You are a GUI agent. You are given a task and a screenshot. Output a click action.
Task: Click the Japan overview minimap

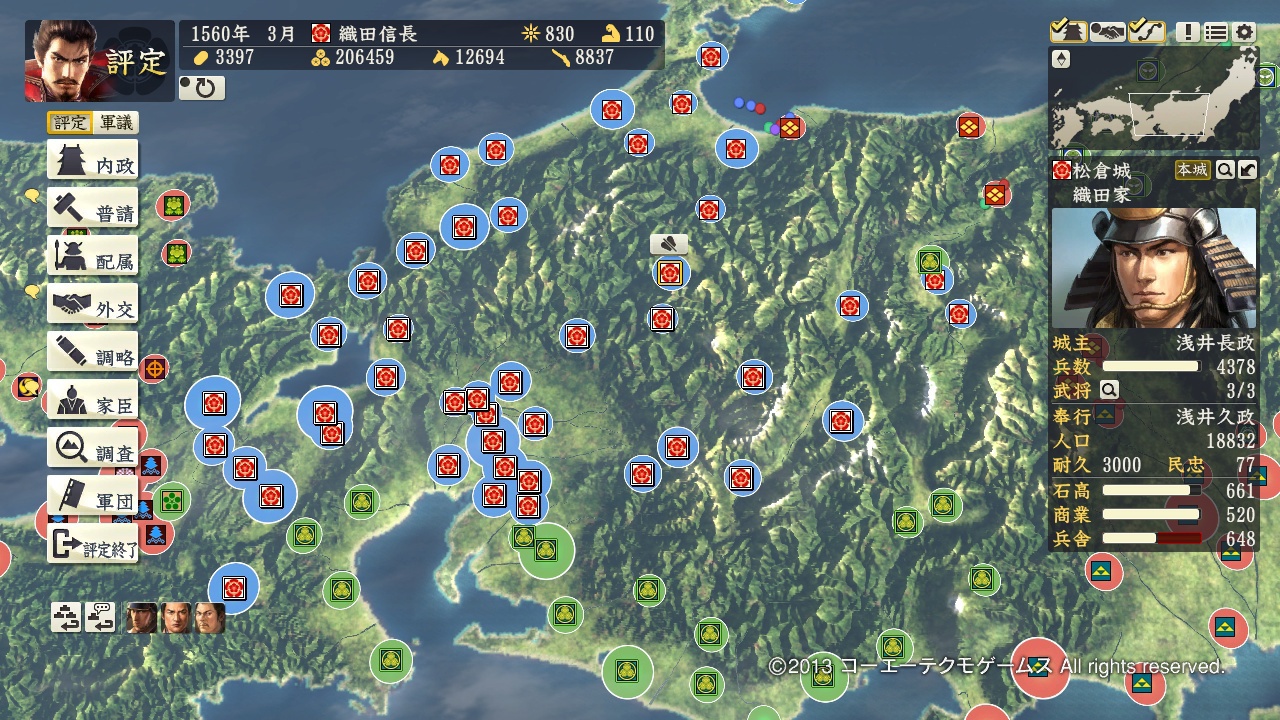pyautogui.click(x=1152, y=99)
